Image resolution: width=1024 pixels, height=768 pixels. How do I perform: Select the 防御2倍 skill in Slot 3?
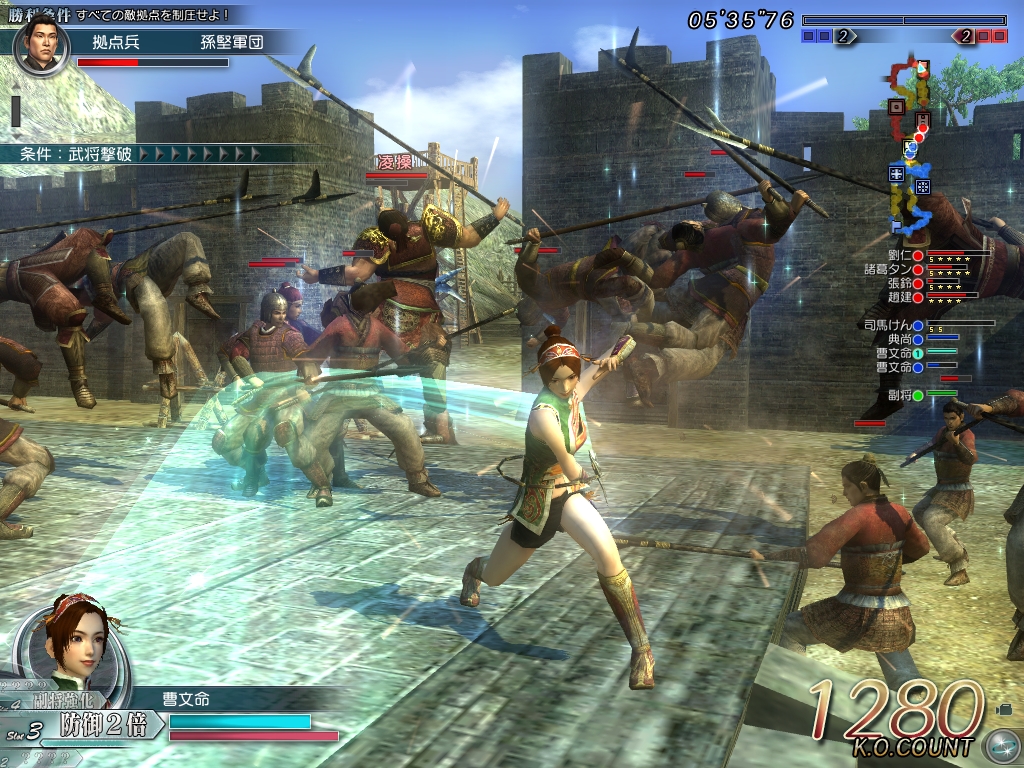[104, 724]
